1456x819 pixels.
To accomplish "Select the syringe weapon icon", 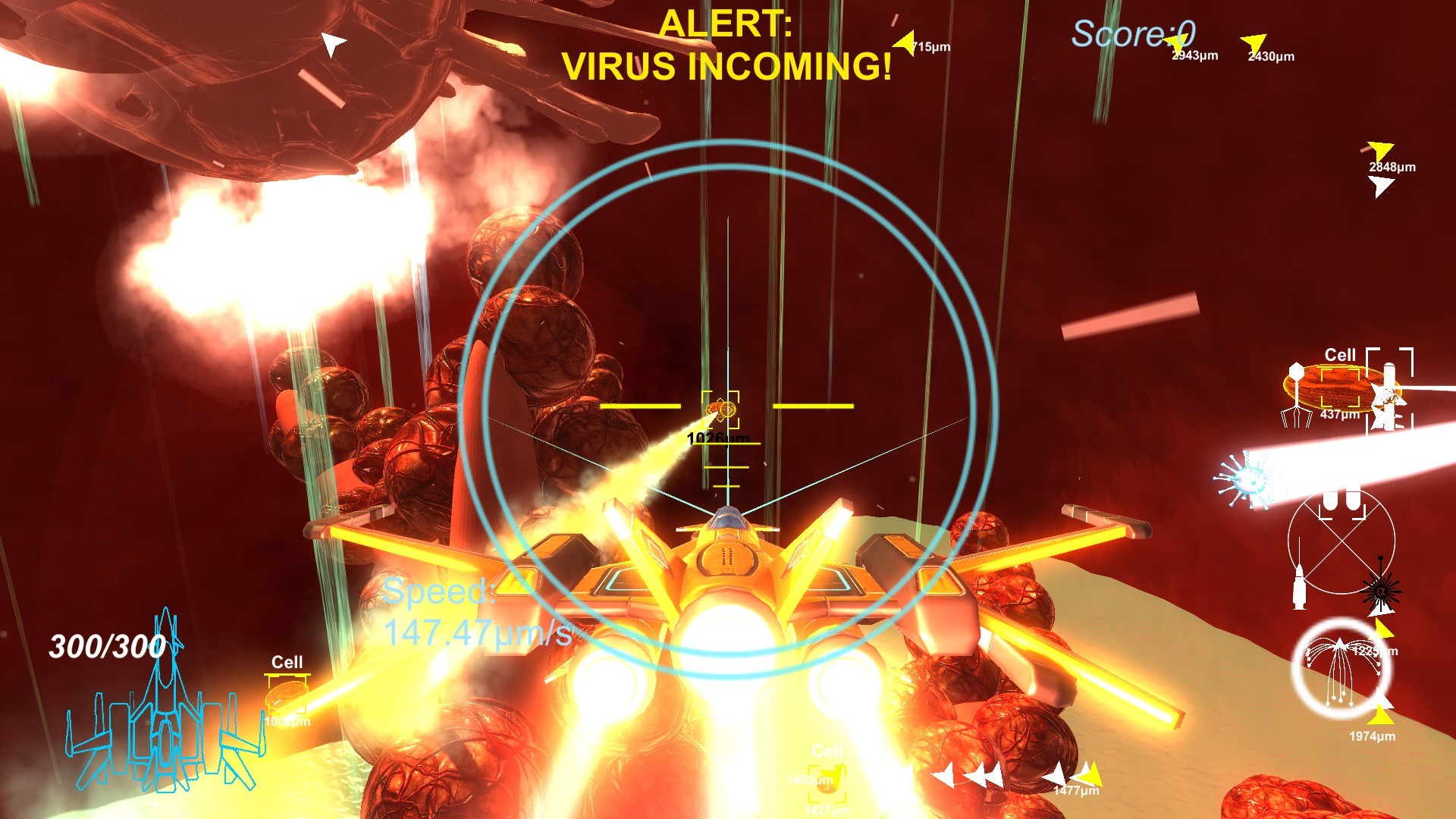I will 1298,584.
